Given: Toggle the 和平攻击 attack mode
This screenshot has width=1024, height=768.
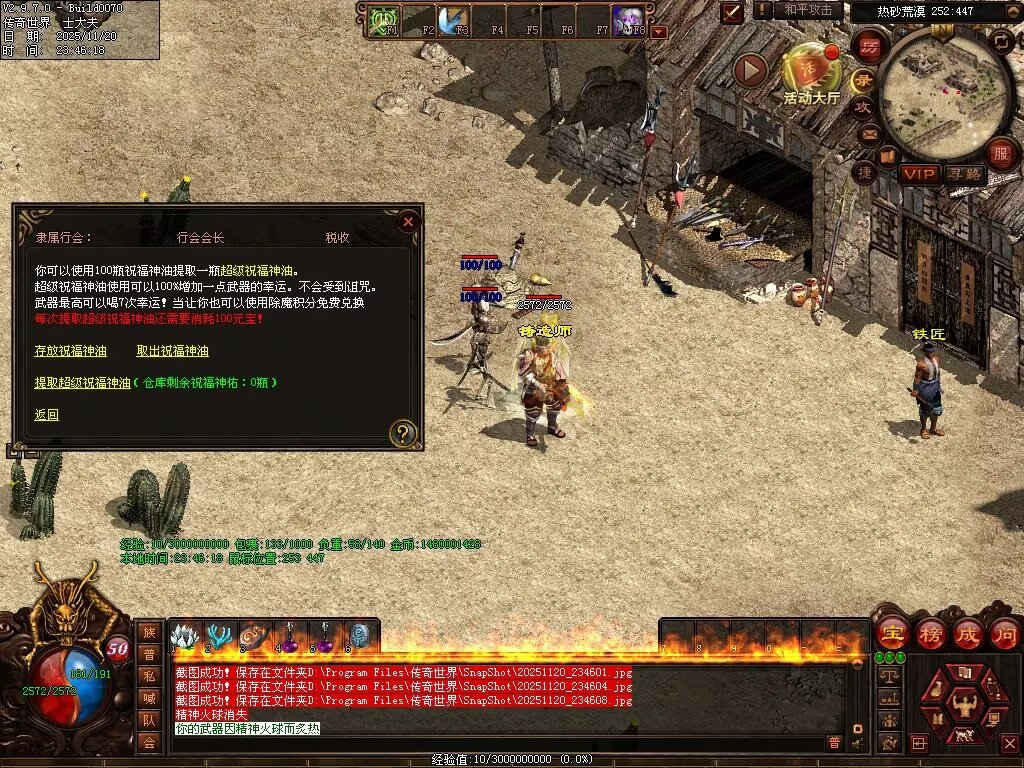Looking at the screenshot, I should point(808,10).
